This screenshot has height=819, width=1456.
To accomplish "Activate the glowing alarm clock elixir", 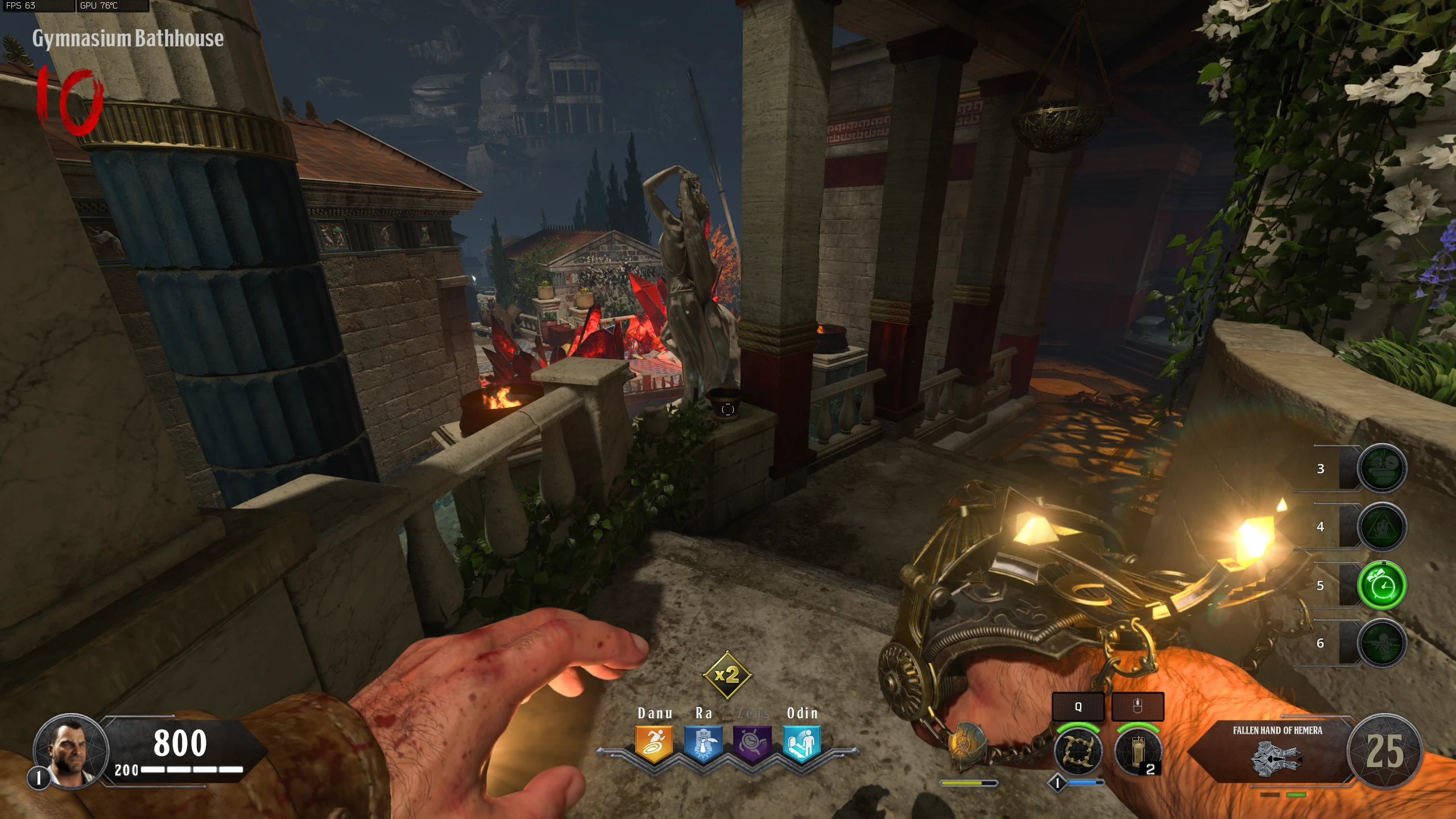I will 1382,585.
